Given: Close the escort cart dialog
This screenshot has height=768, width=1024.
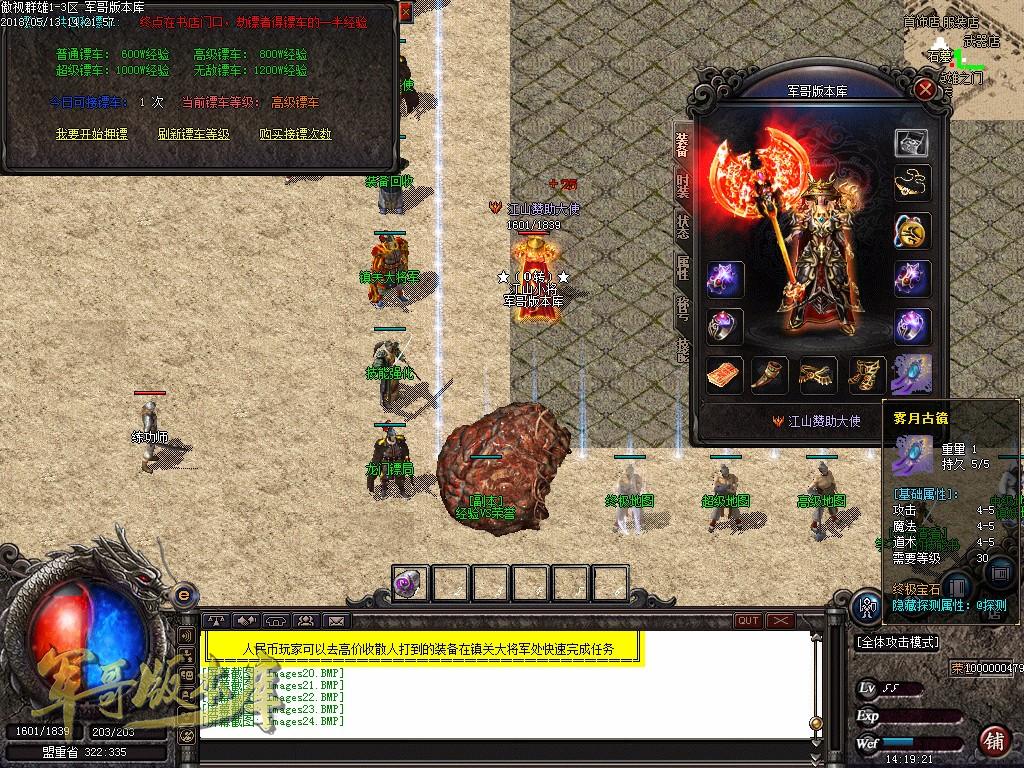Looking at the screenshot, I should coord(404,11).
